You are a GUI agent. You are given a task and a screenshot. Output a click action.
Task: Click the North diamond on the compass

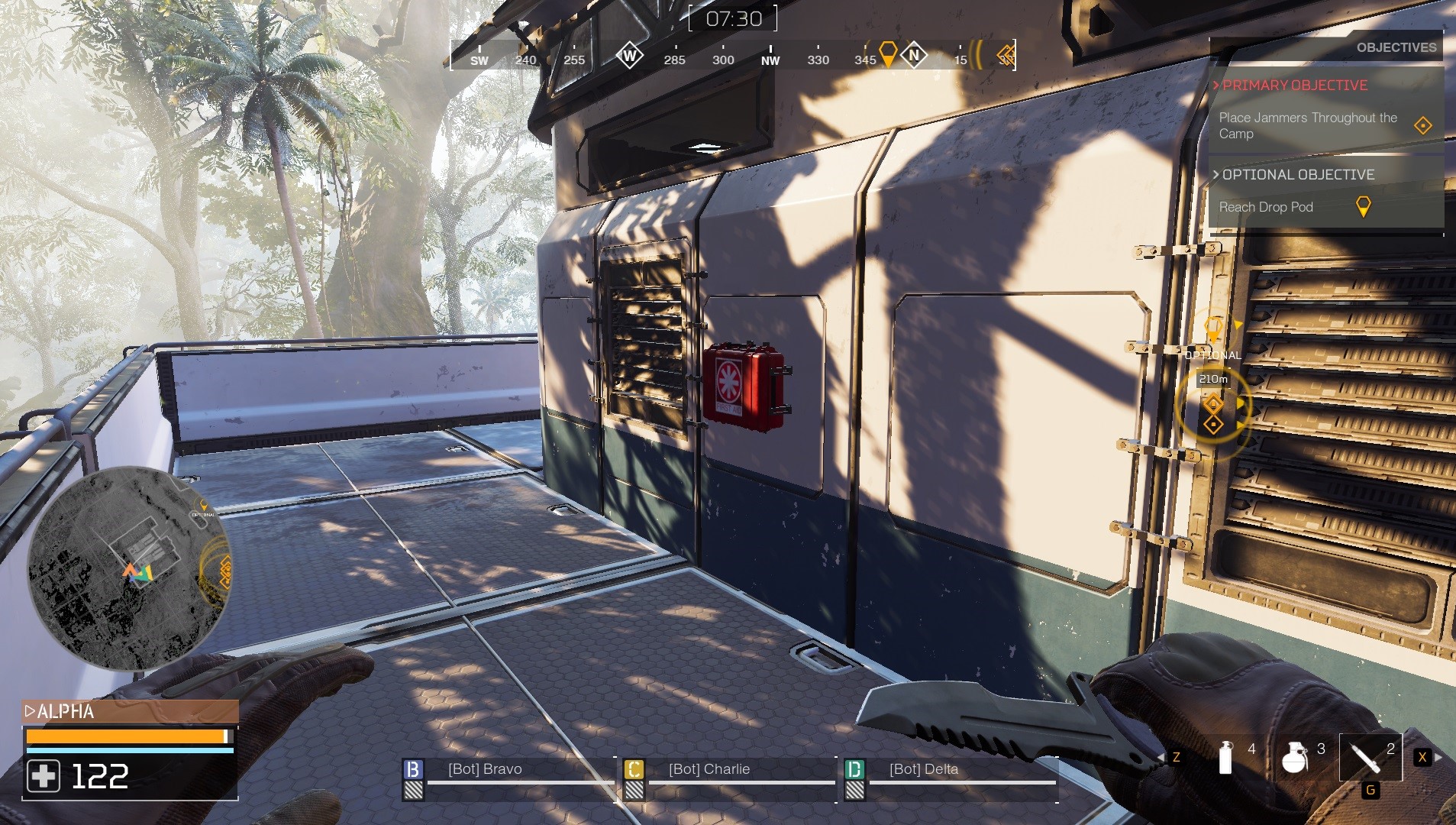(914, 55)
